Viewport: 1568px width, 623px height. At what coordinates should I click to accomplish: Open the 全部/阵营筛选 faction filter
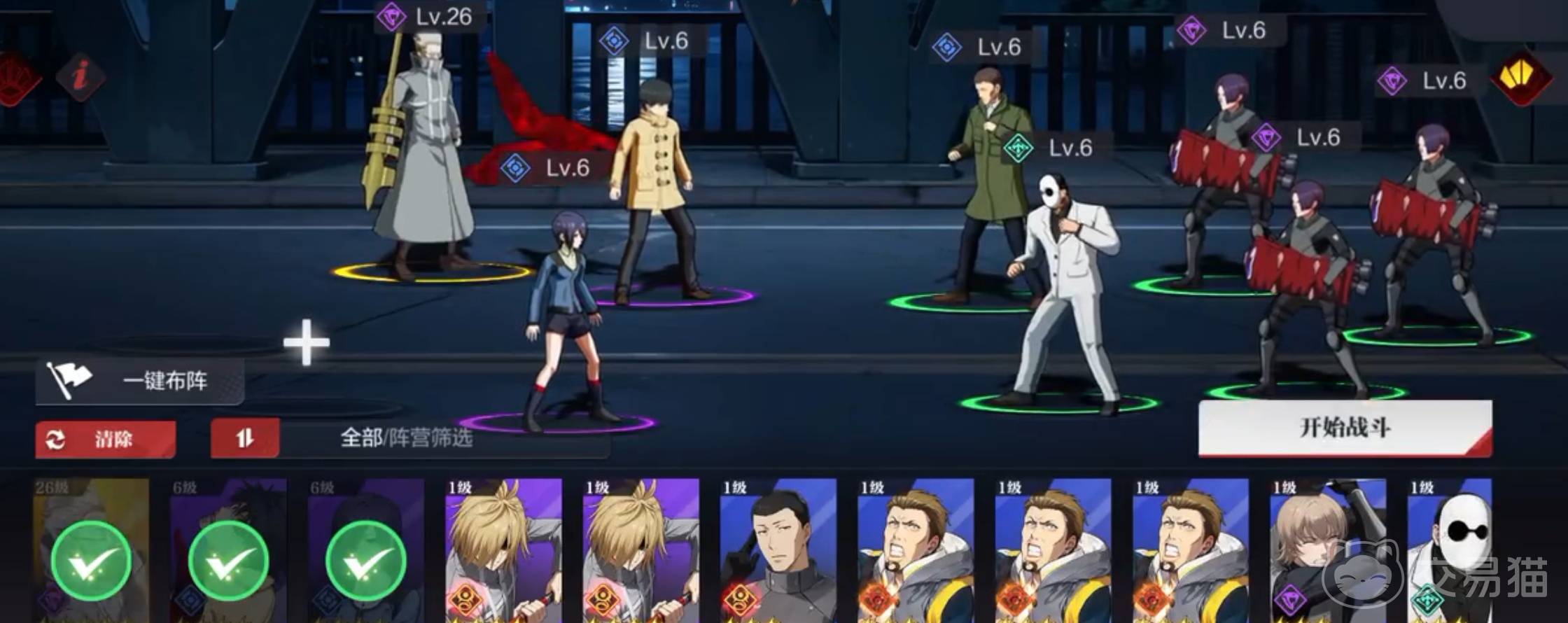click(406, 439)
